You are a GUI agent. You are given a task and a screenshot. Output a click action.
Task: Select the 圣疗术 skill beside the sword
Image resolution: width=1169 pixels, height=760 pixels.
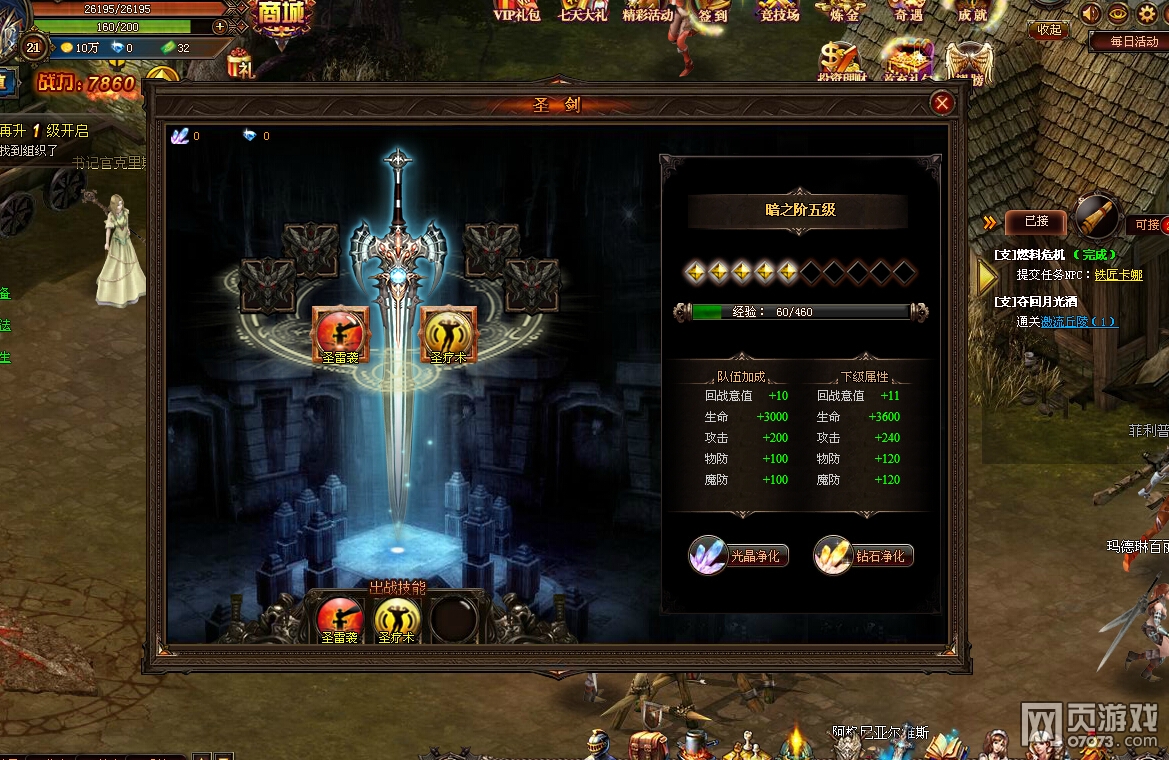449,333
